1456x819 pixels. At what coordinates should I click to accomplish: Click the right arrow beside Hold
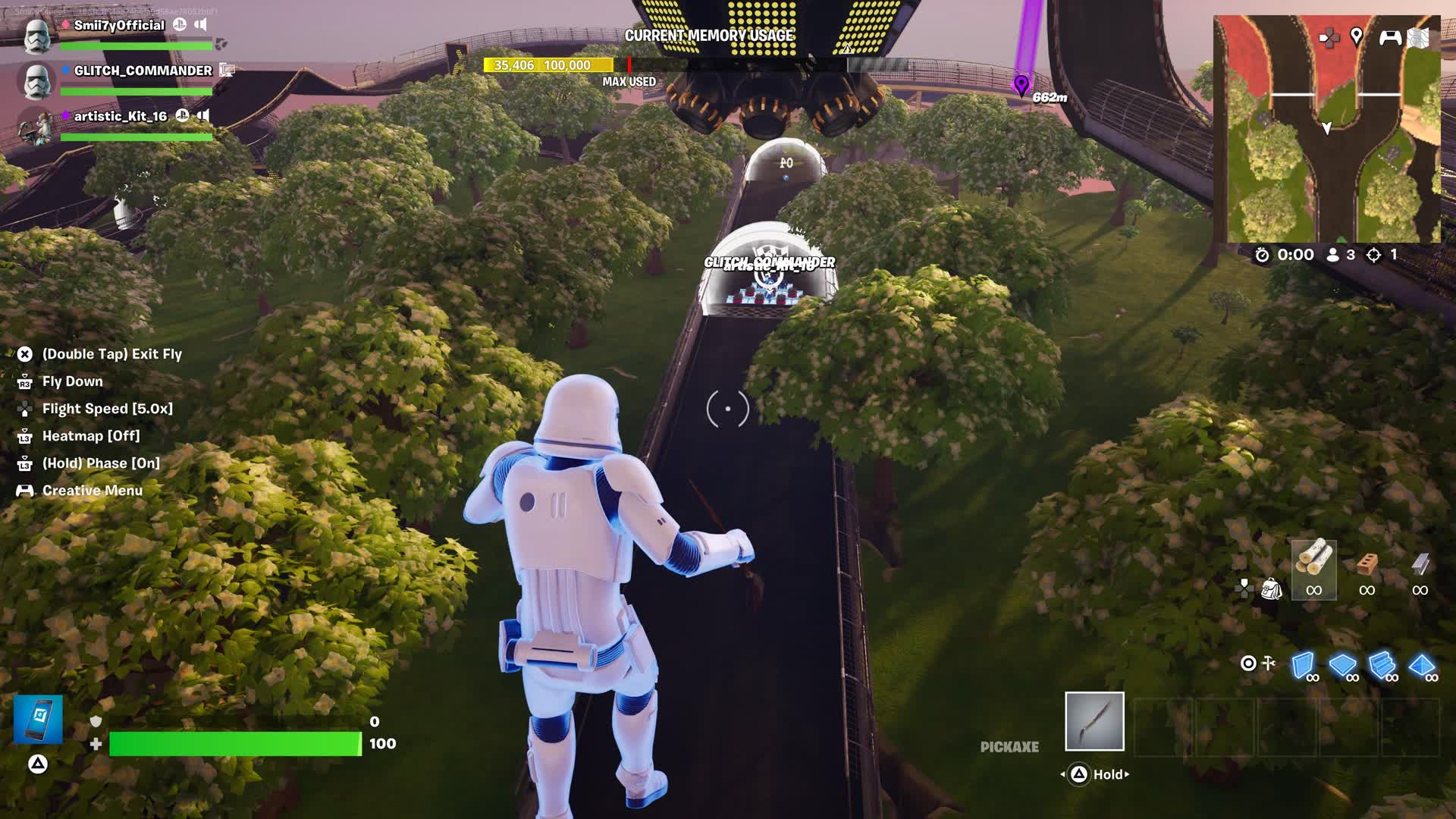pyautogui.click(x=1128, y=775)
